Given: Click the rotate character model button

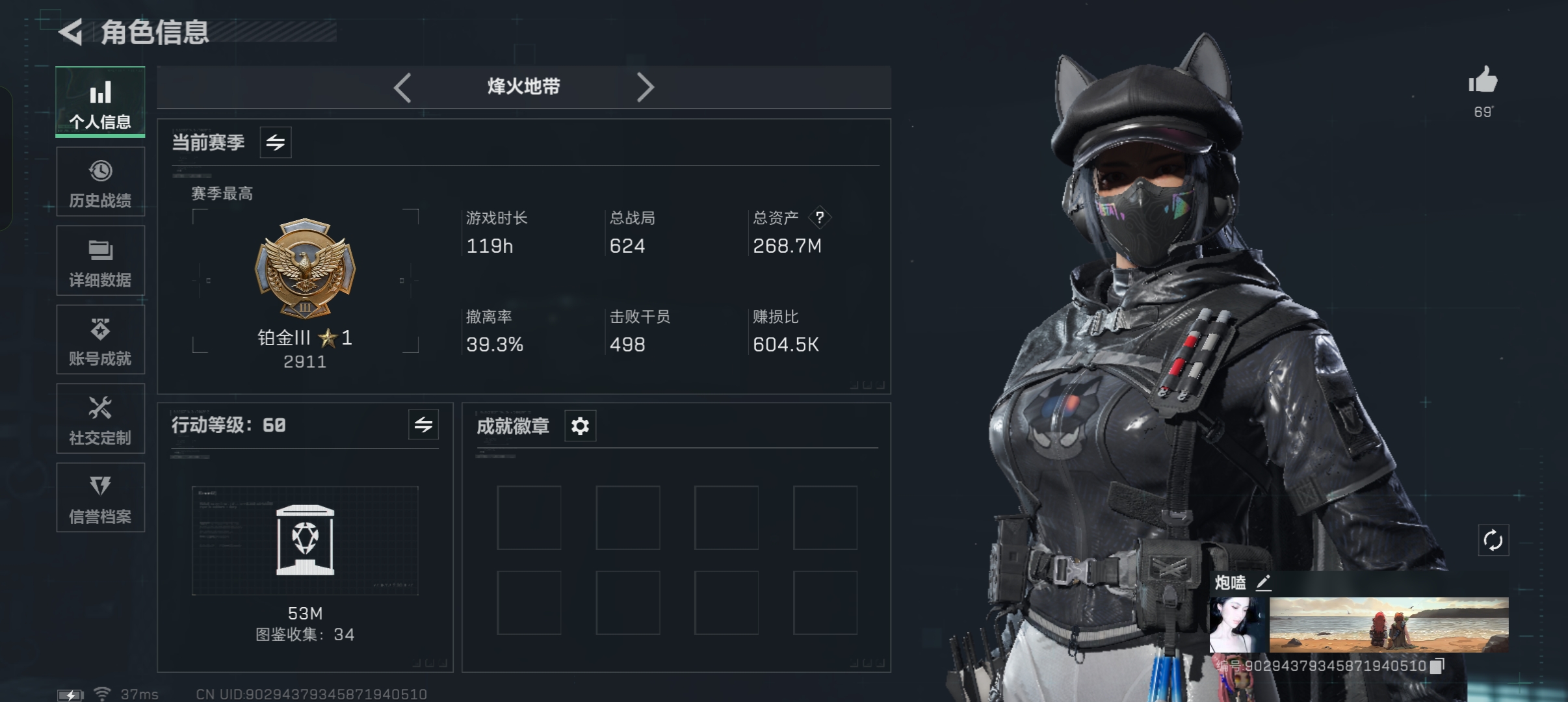Looking at the screenshot, I should click(x=1493, y=540).
